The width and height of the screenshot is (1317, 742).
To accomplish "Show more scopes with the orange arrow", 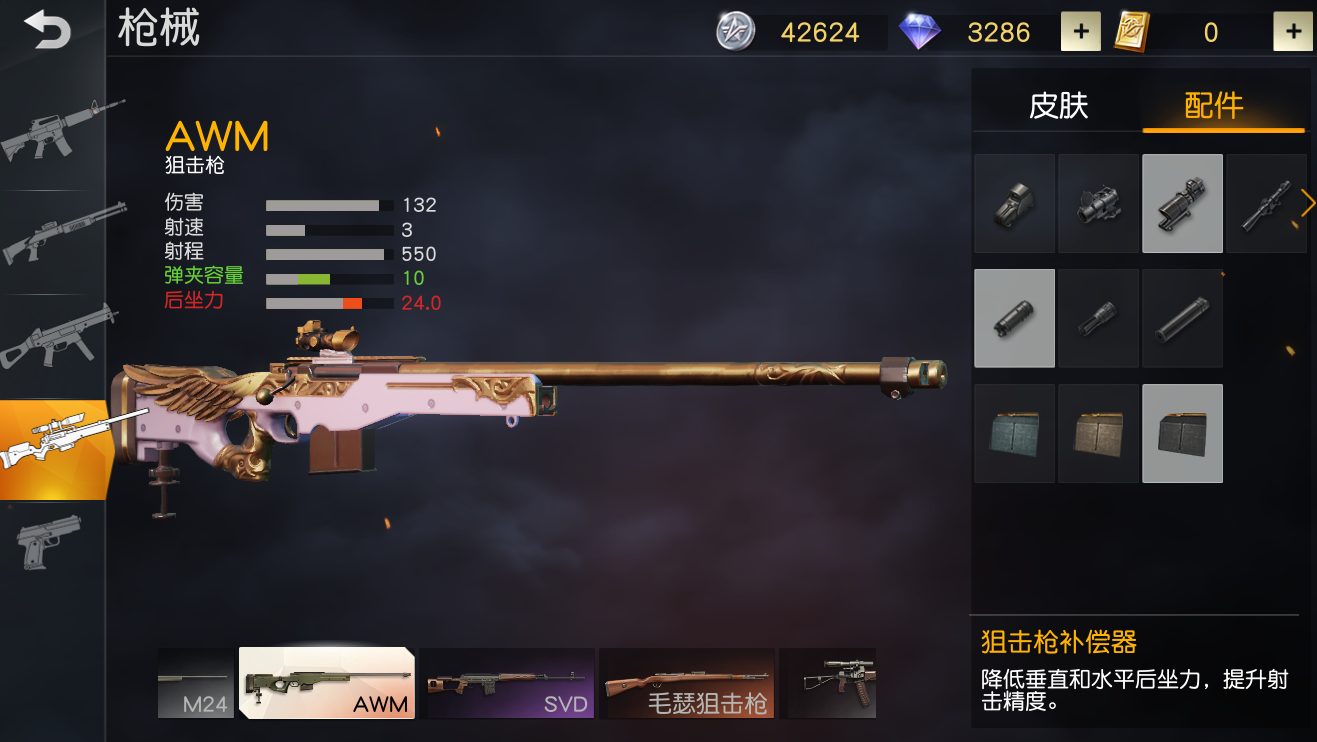I will tap(1308, 203).
